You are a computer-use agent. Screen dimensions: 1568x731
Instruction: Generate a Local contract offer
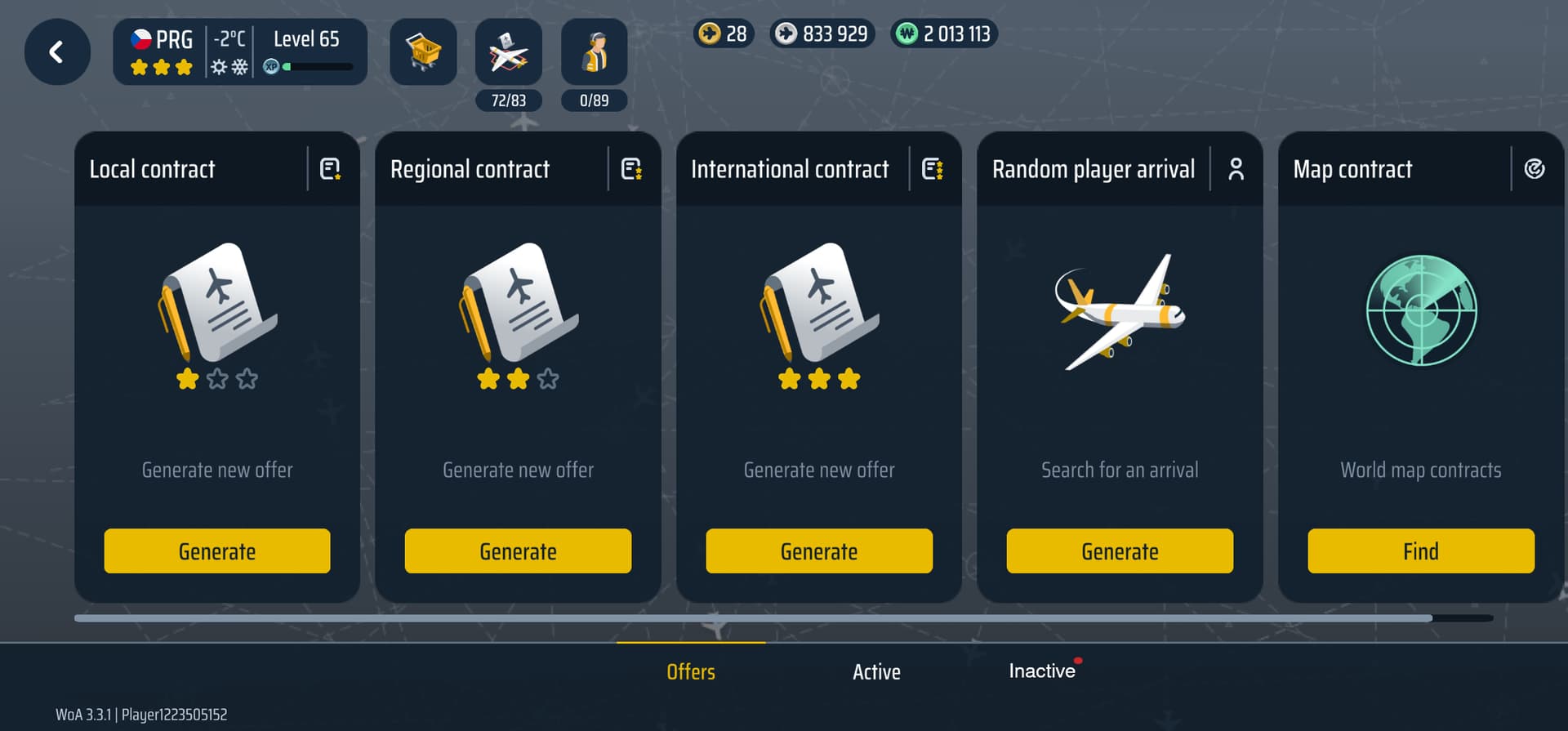pos(217,551)
